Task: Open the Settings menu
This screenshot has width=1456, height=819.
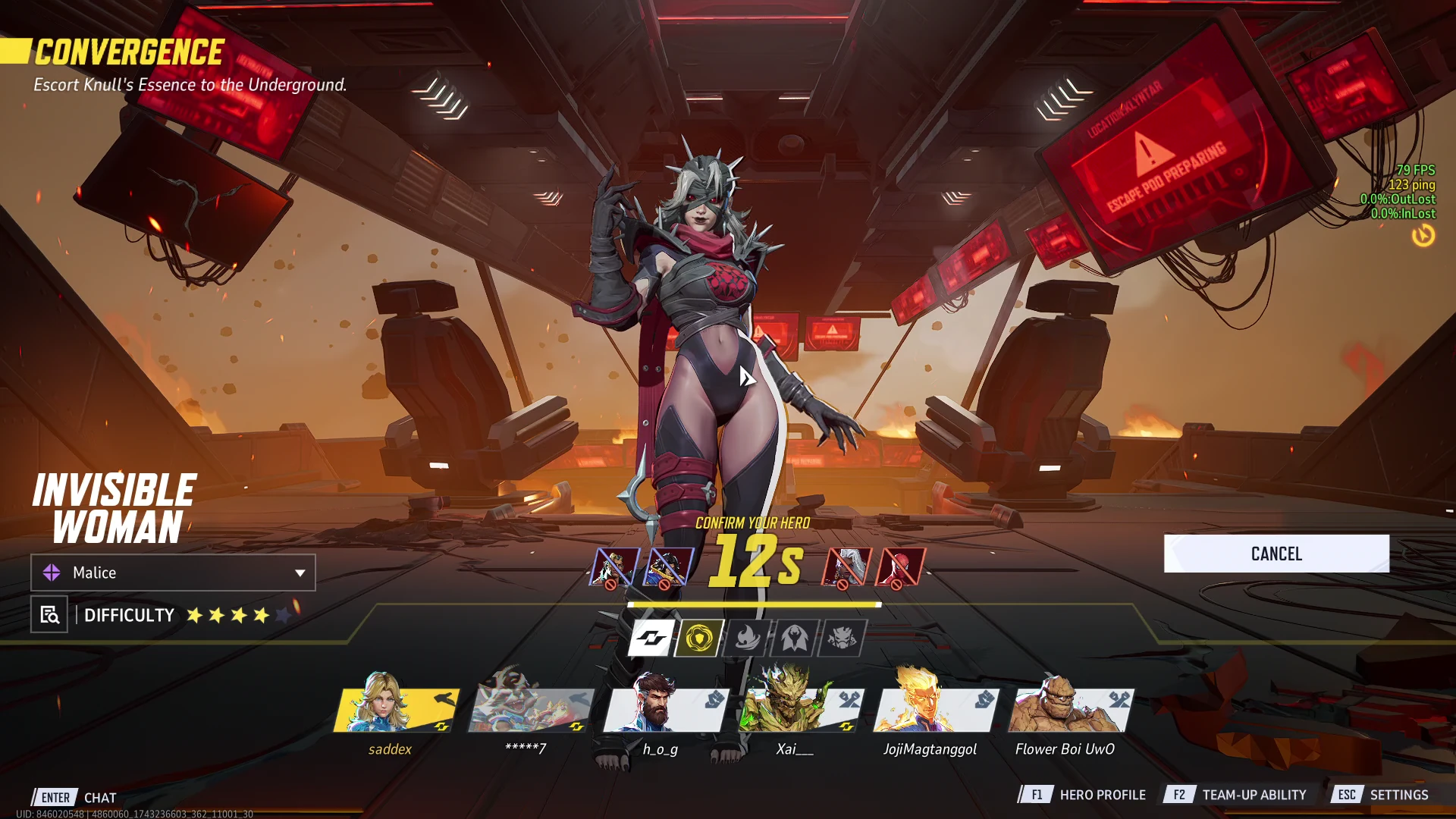Action: tap(1382, 795)
